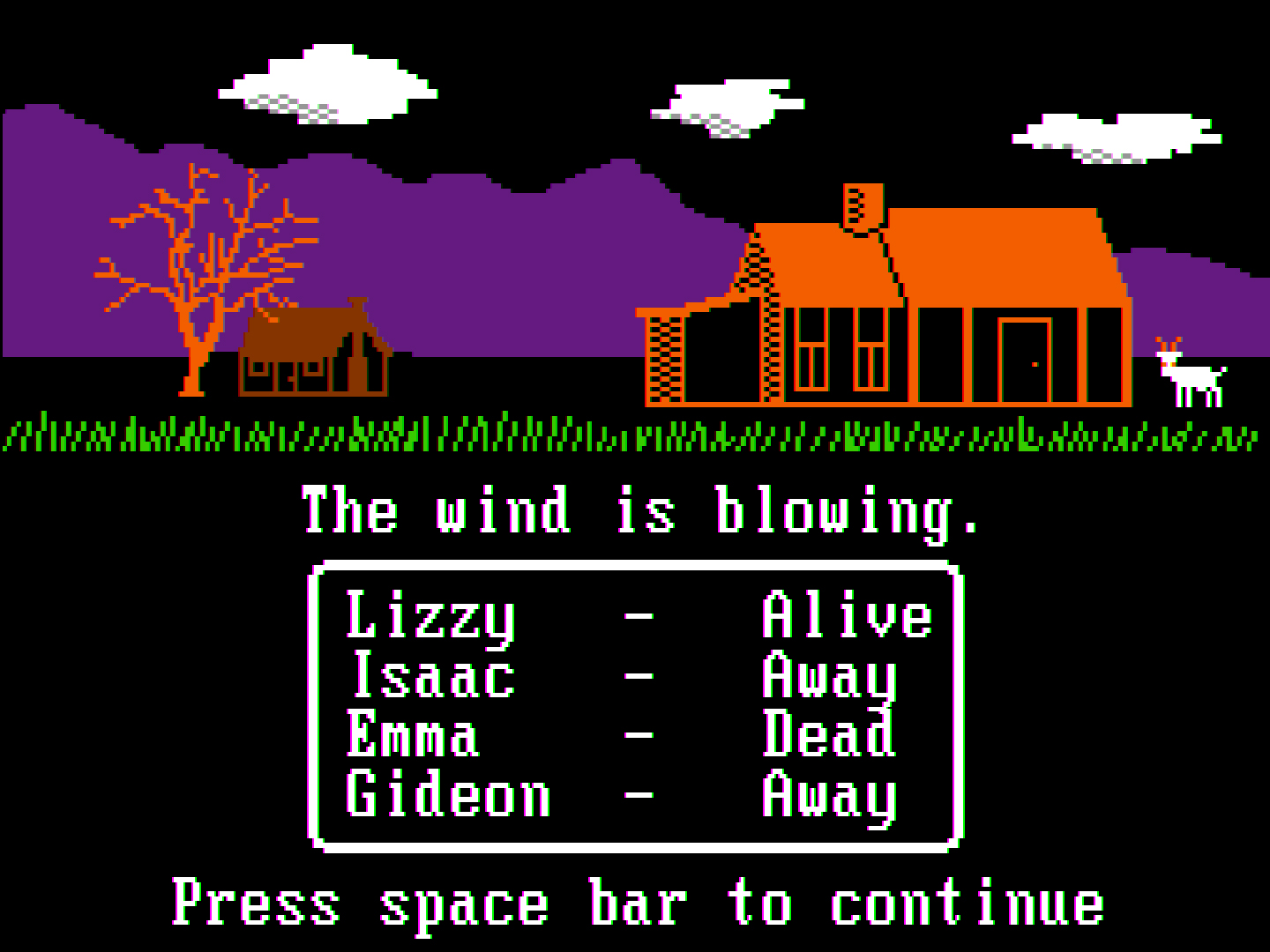The height and width of the screenshot is (952, 1270).
Task: Toggle Lizzy's Alive status entry
Action: pos(847,615)
